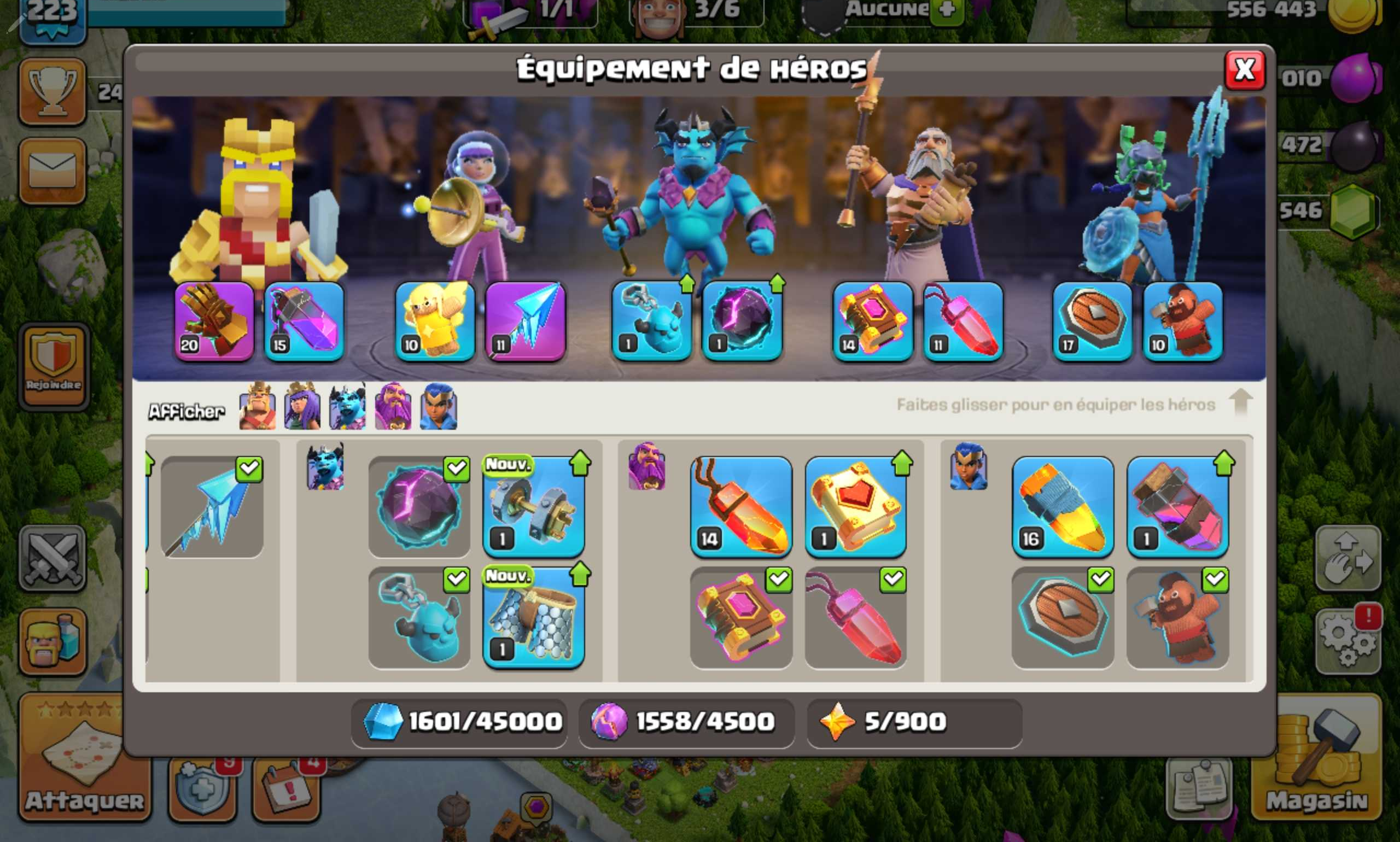Choose the golden heart tome item
Screen dimensions: 1400x842
(x=855, y=507)
